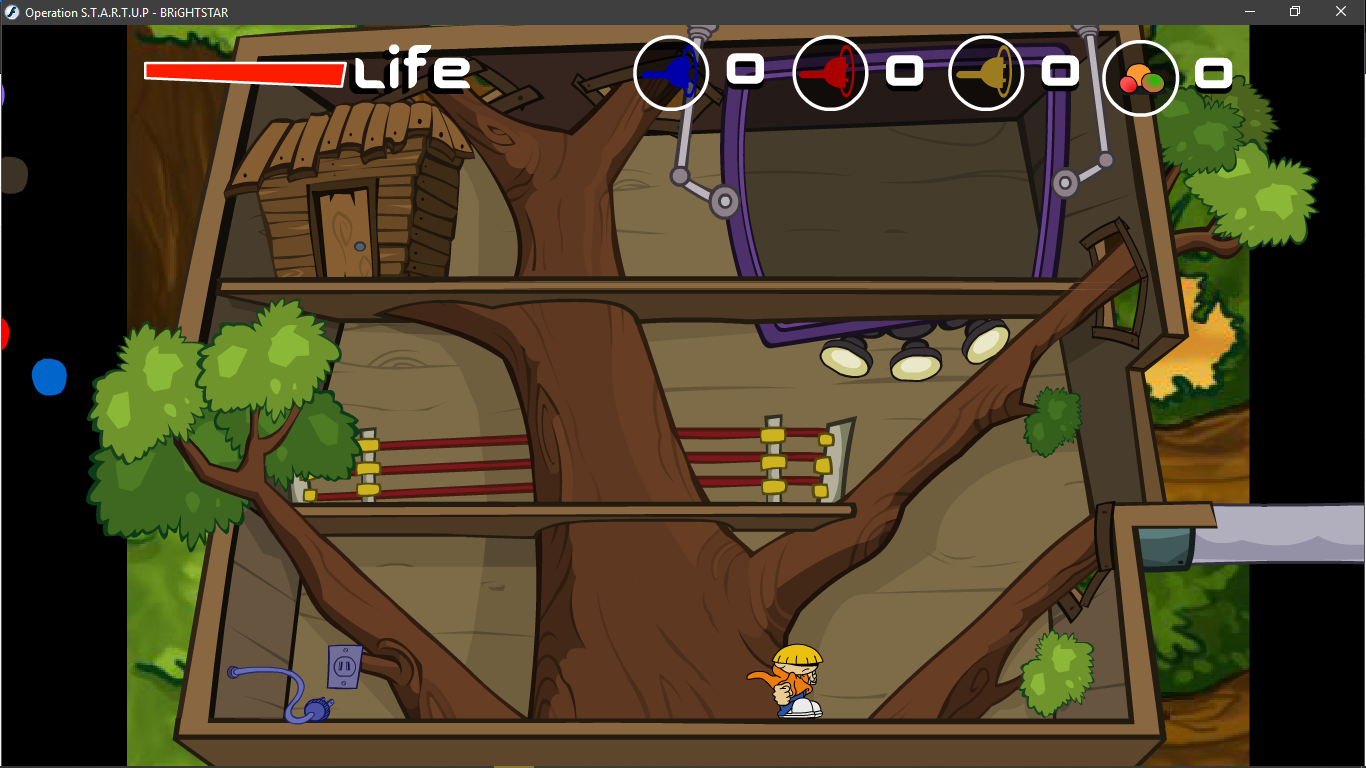The image size is (1366, 768).
Task: Click the Life text label
Action: [410, 71]
